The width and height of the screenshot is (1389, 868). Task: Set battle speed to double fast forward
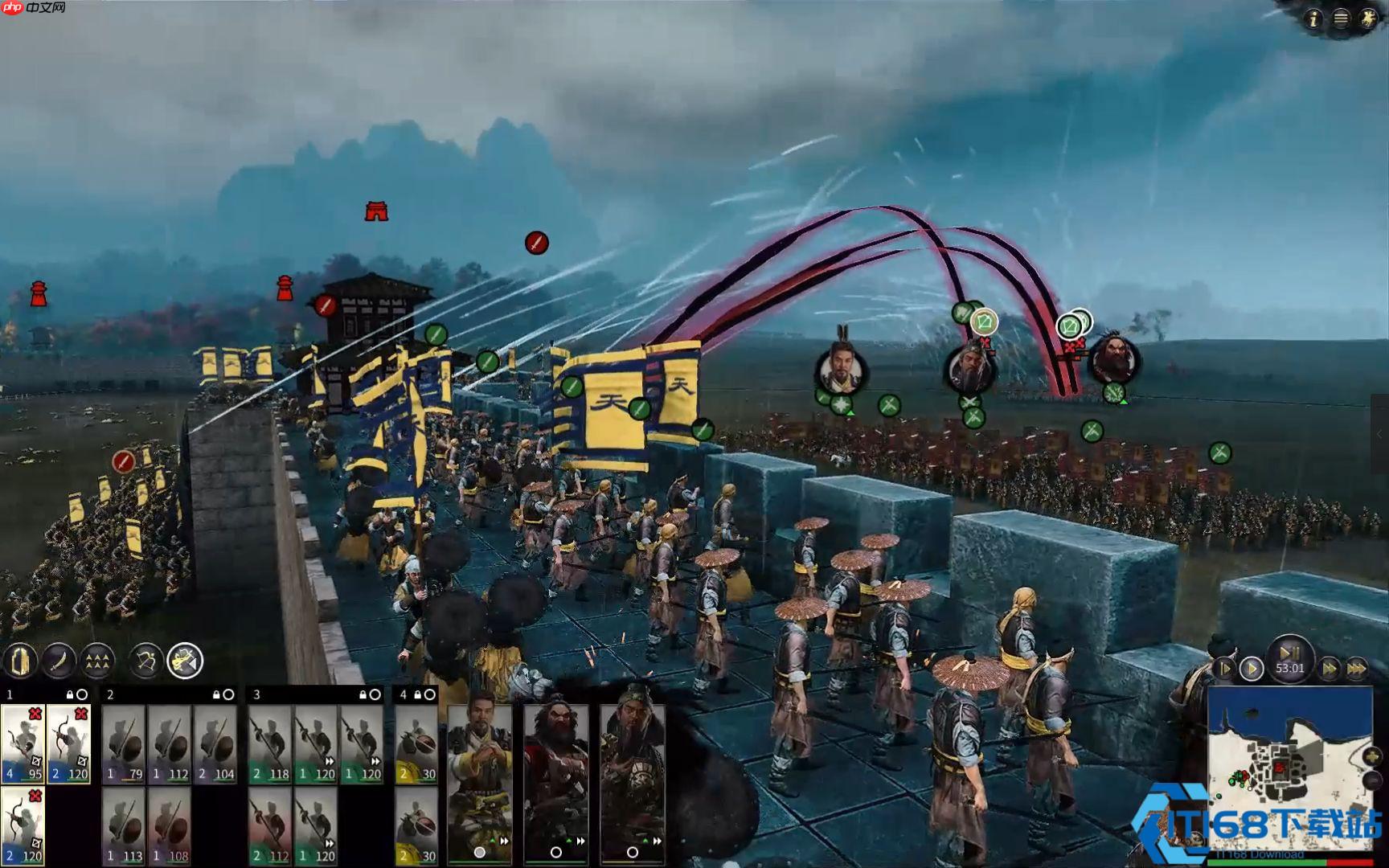(1330, 668)
